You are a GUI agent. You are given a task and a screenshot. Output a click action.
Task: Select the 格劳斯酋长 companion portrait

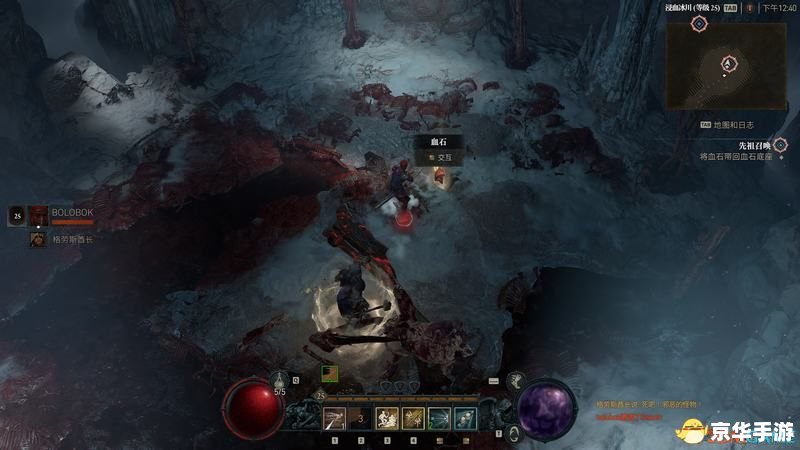pos(39,239)
